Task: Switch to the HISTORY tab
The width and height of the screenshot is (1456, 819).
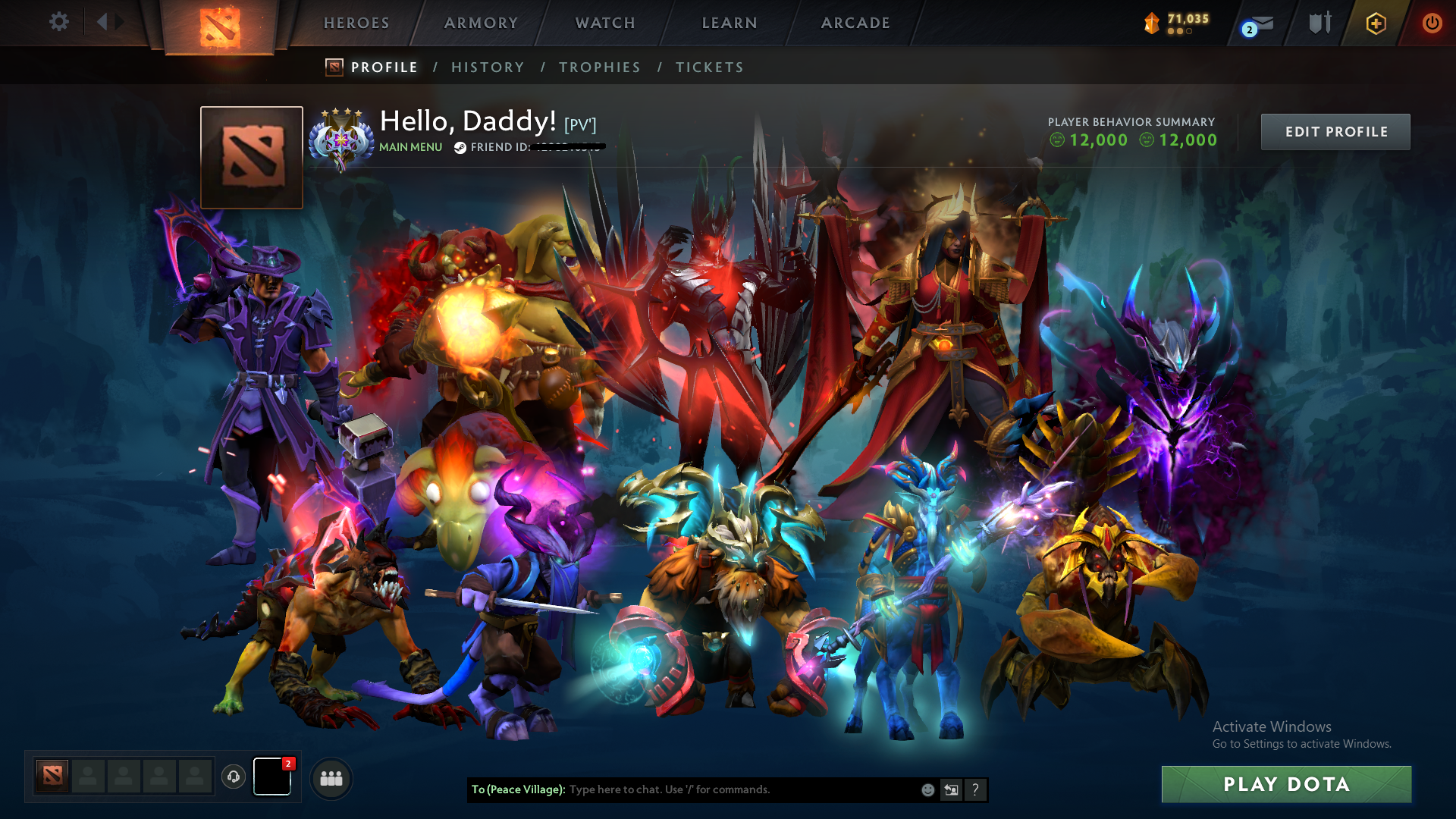Action: coord(488,67)
